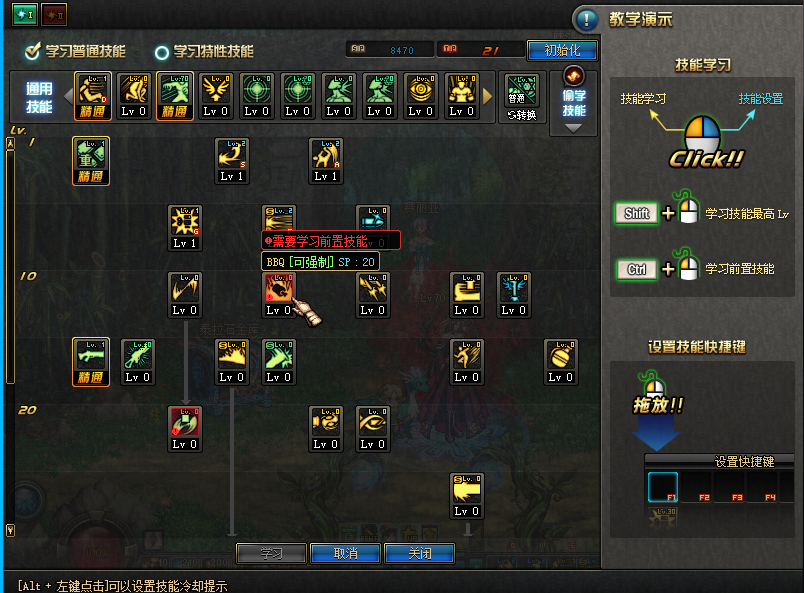Show next general skills with right arrow
This screenshot has height=593, width=804.
pos(488,96)
